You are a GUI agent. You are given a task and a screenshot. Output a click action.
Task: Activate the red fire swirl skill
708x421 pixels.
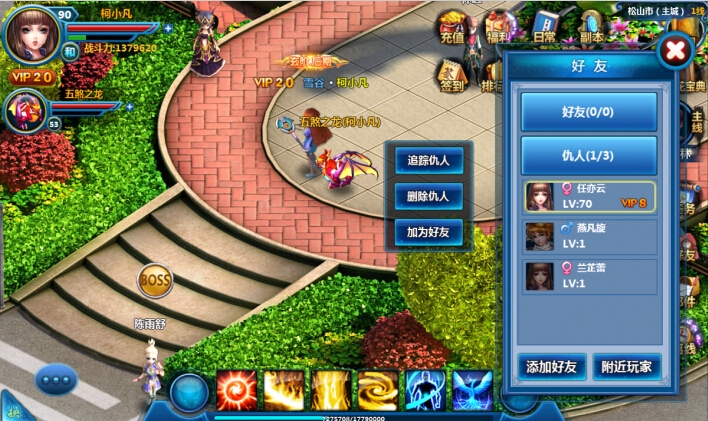(236, 391)
